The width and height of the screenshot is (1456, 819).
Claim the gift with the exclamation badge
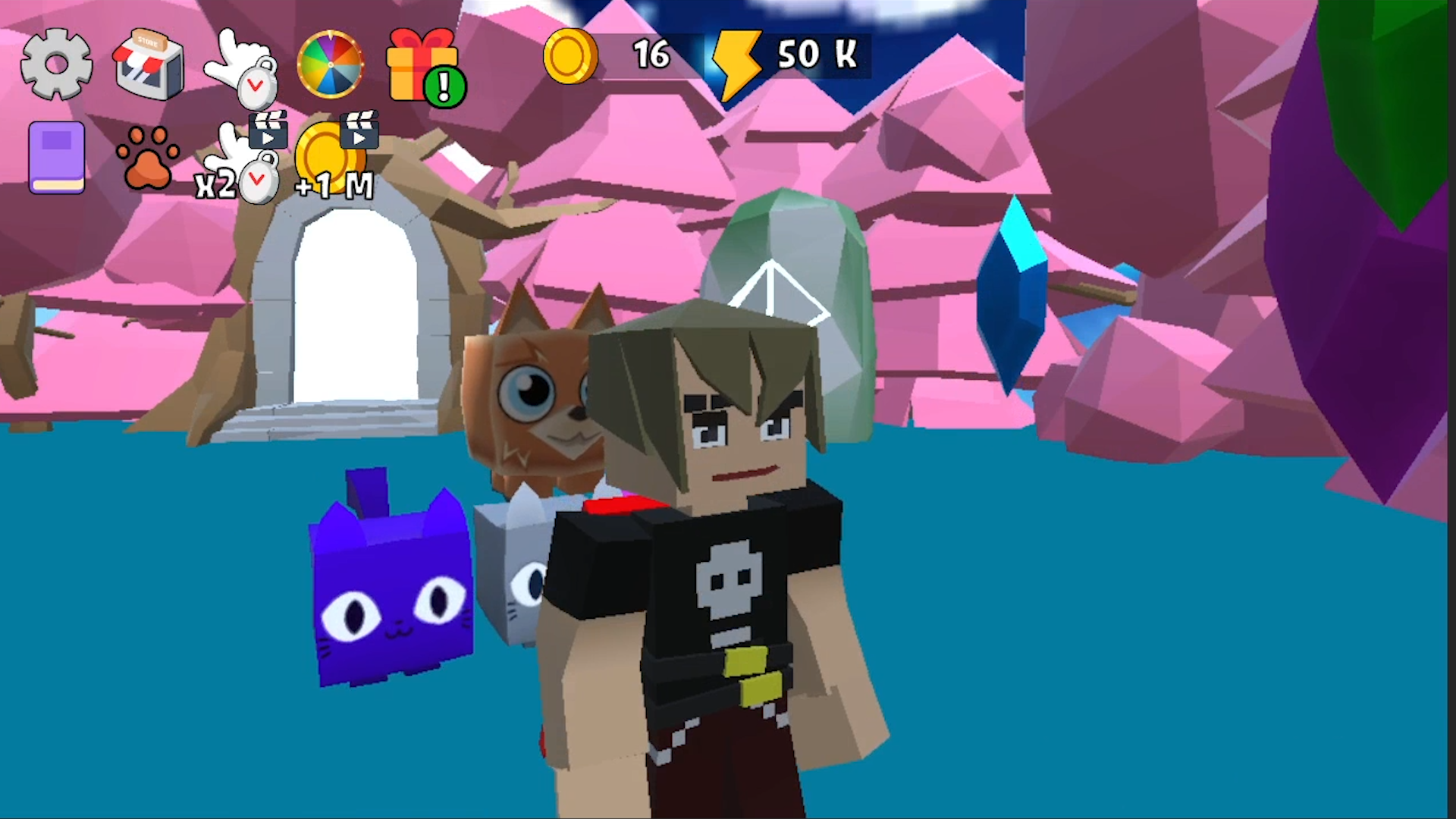tap(421, 66)
